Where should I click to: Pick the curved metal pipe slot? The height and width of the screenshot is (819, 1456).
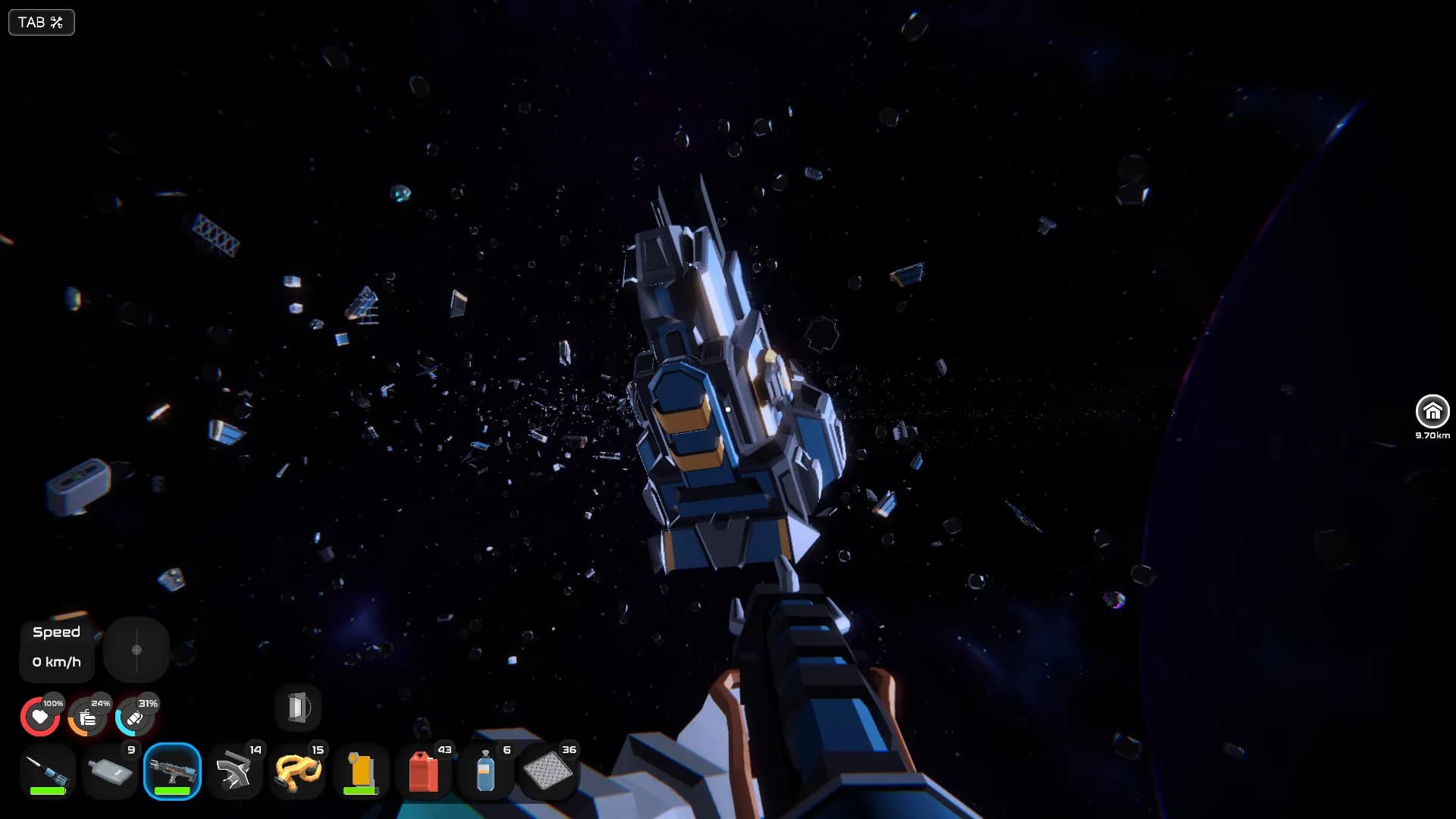click(234, 772)
